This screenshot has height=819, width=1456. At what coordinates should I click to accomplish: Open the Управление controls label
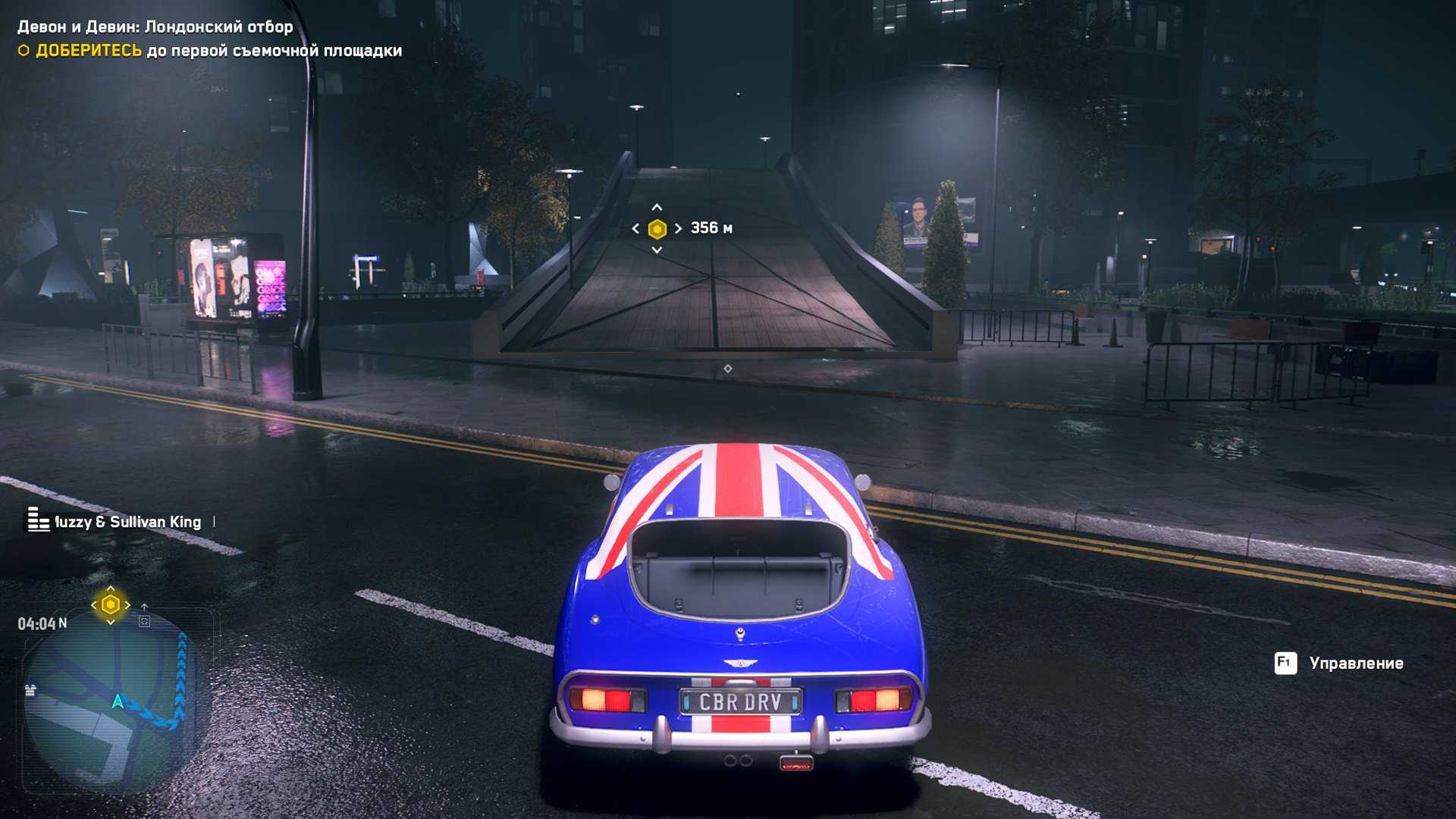pos(1355,664)
